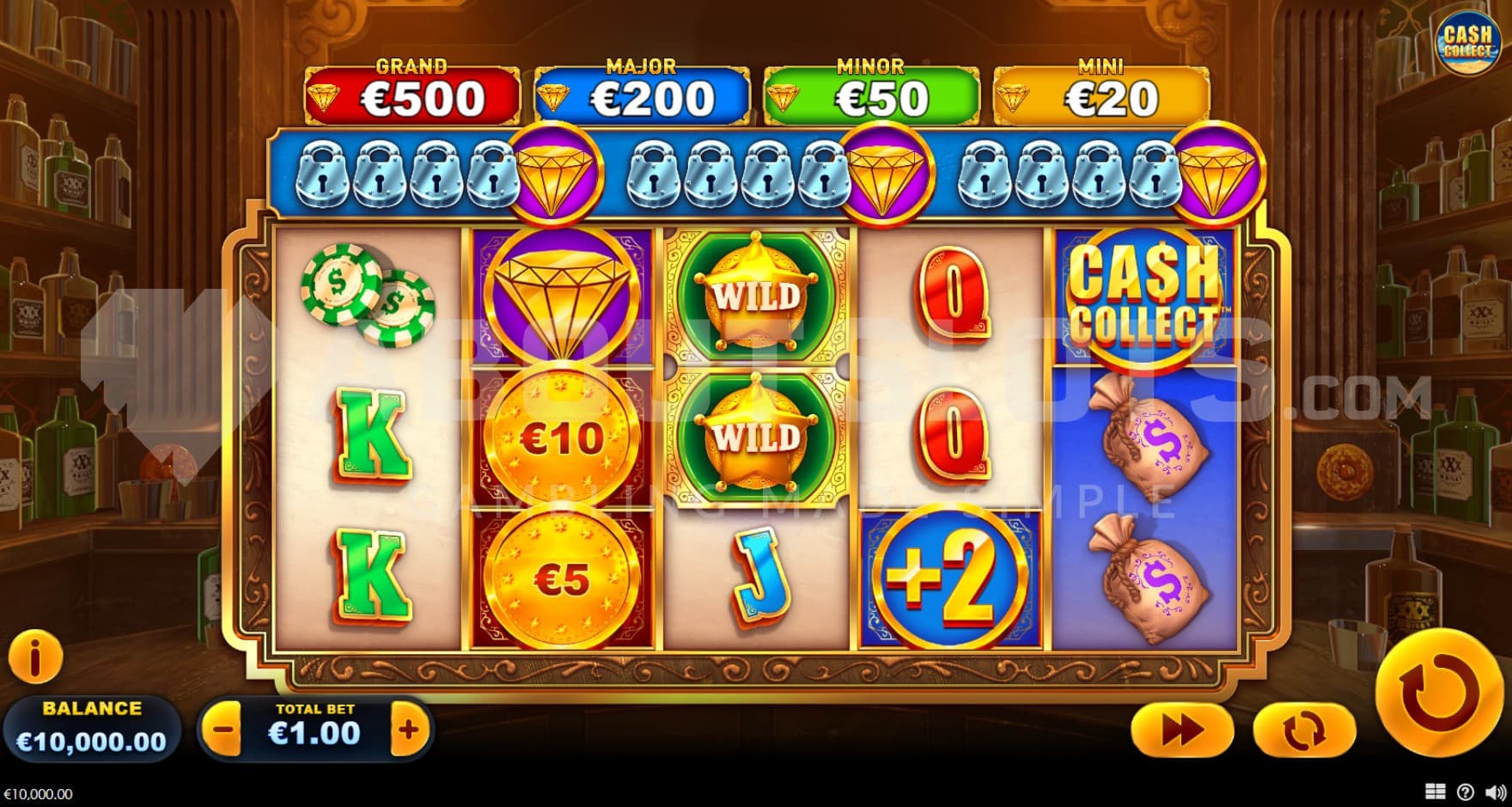The height and width of the screenshot is (807, 1512).
Task: Toggle sound with the speaker icon
Action: 1496,792
